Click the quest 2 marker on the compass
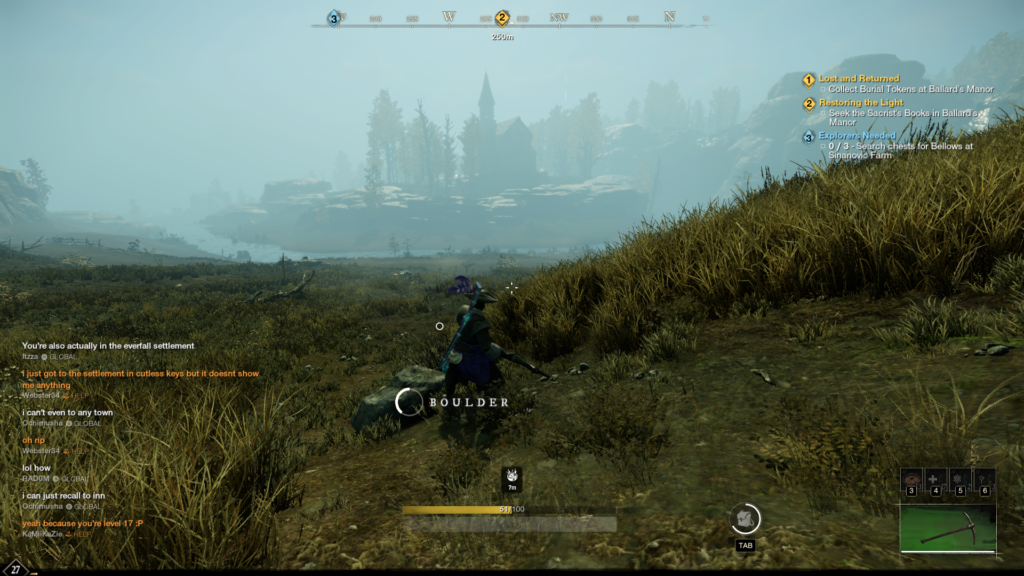 click(502, 18)
